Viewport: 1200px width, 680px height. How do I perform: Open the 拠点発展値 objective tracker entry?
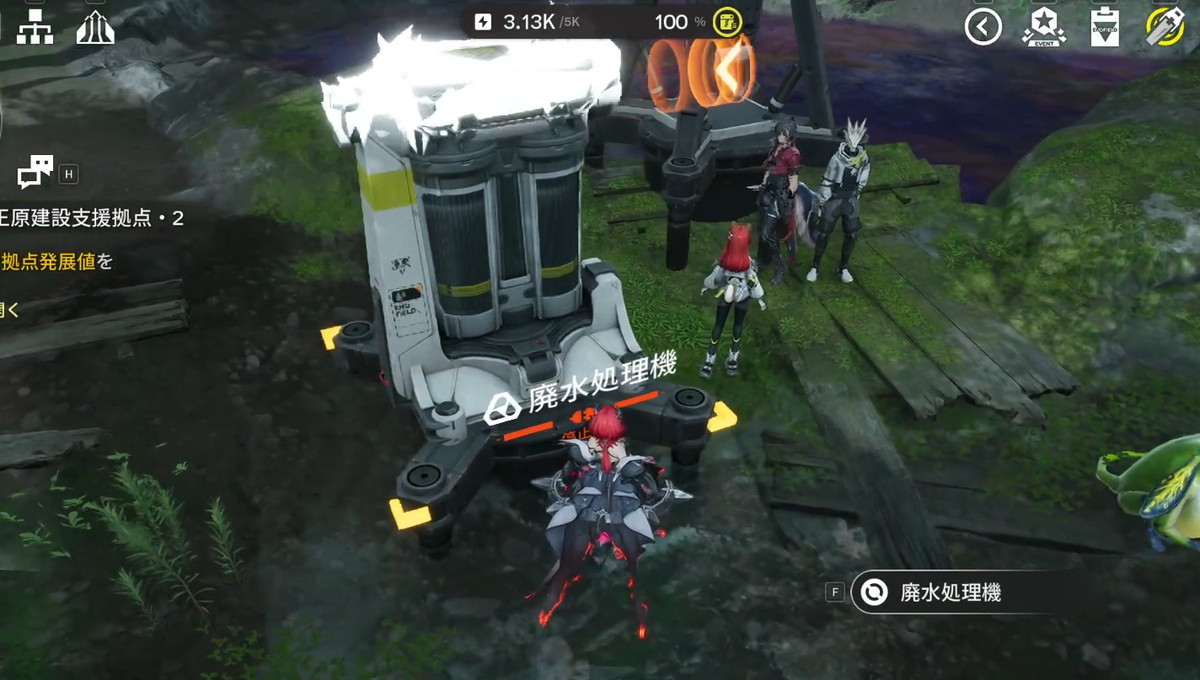(x=56, y=262)
